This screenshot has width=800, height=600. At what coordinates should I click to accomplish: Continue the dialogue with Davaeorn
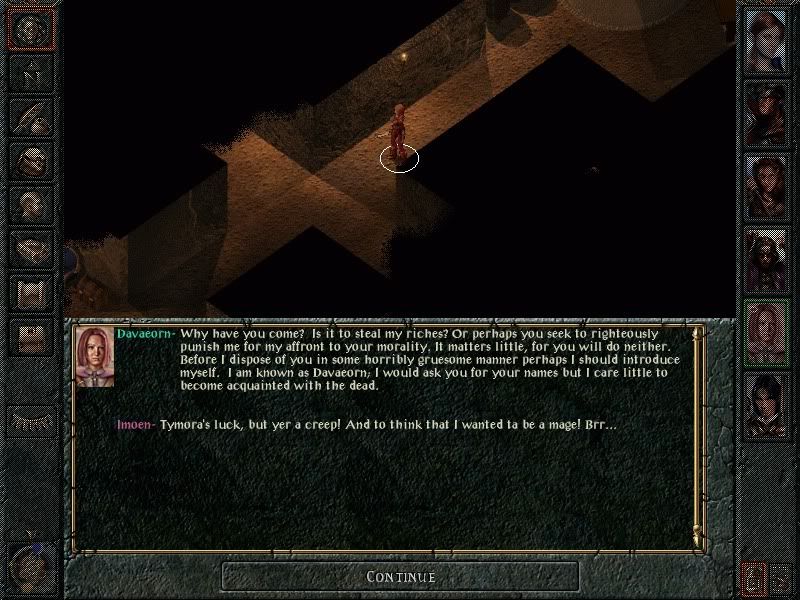click(400, 576)
